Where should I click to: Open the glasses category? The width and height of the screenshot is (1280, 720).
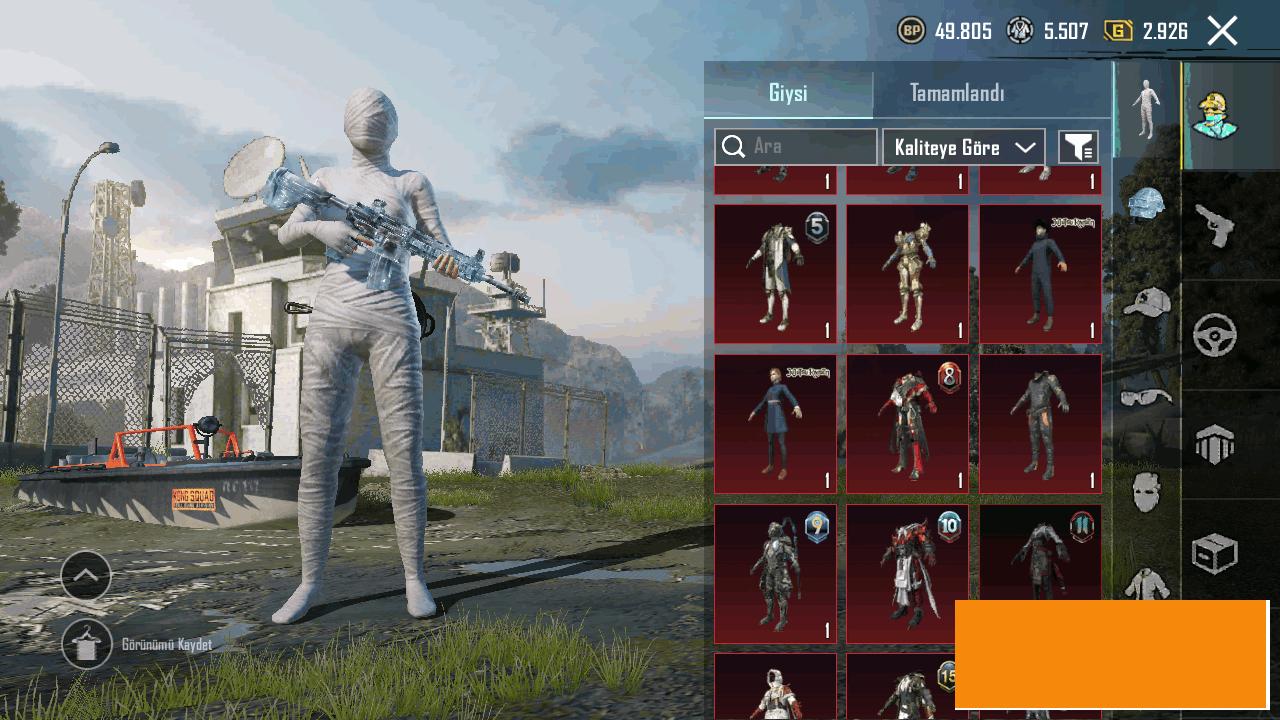[x=1146, y=397]
